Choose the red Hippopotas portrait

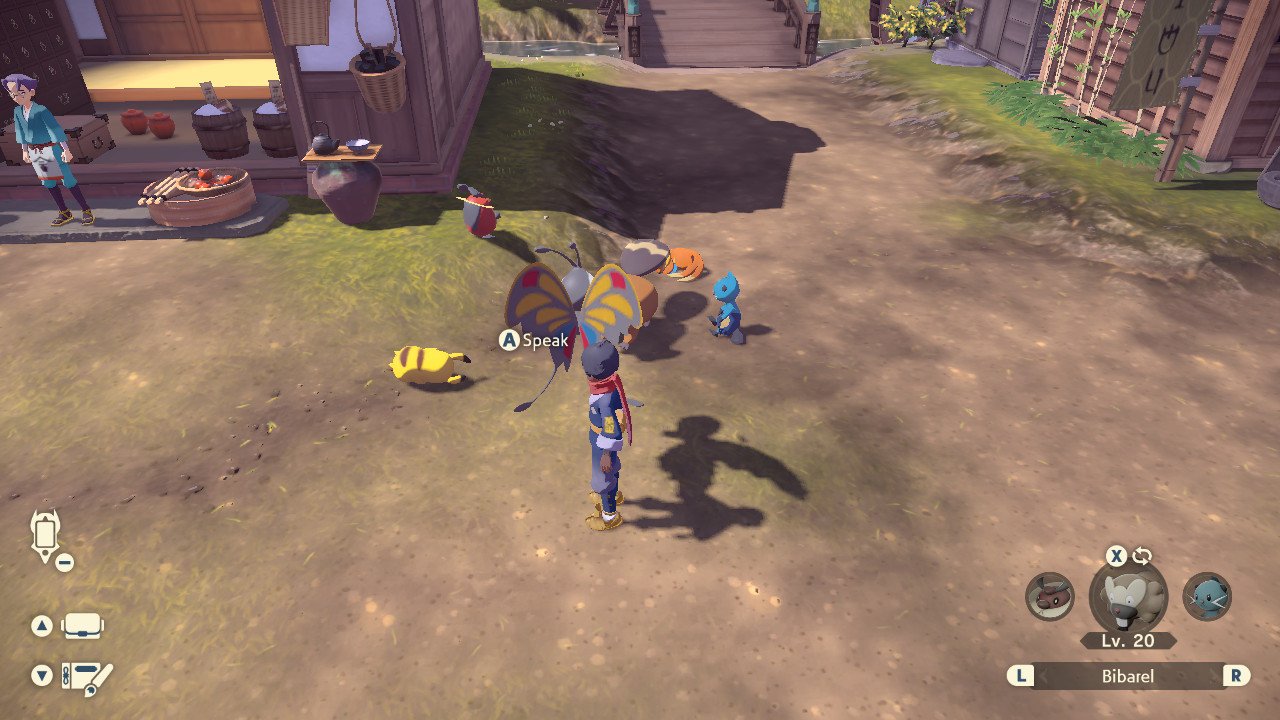pos(1050,596)
